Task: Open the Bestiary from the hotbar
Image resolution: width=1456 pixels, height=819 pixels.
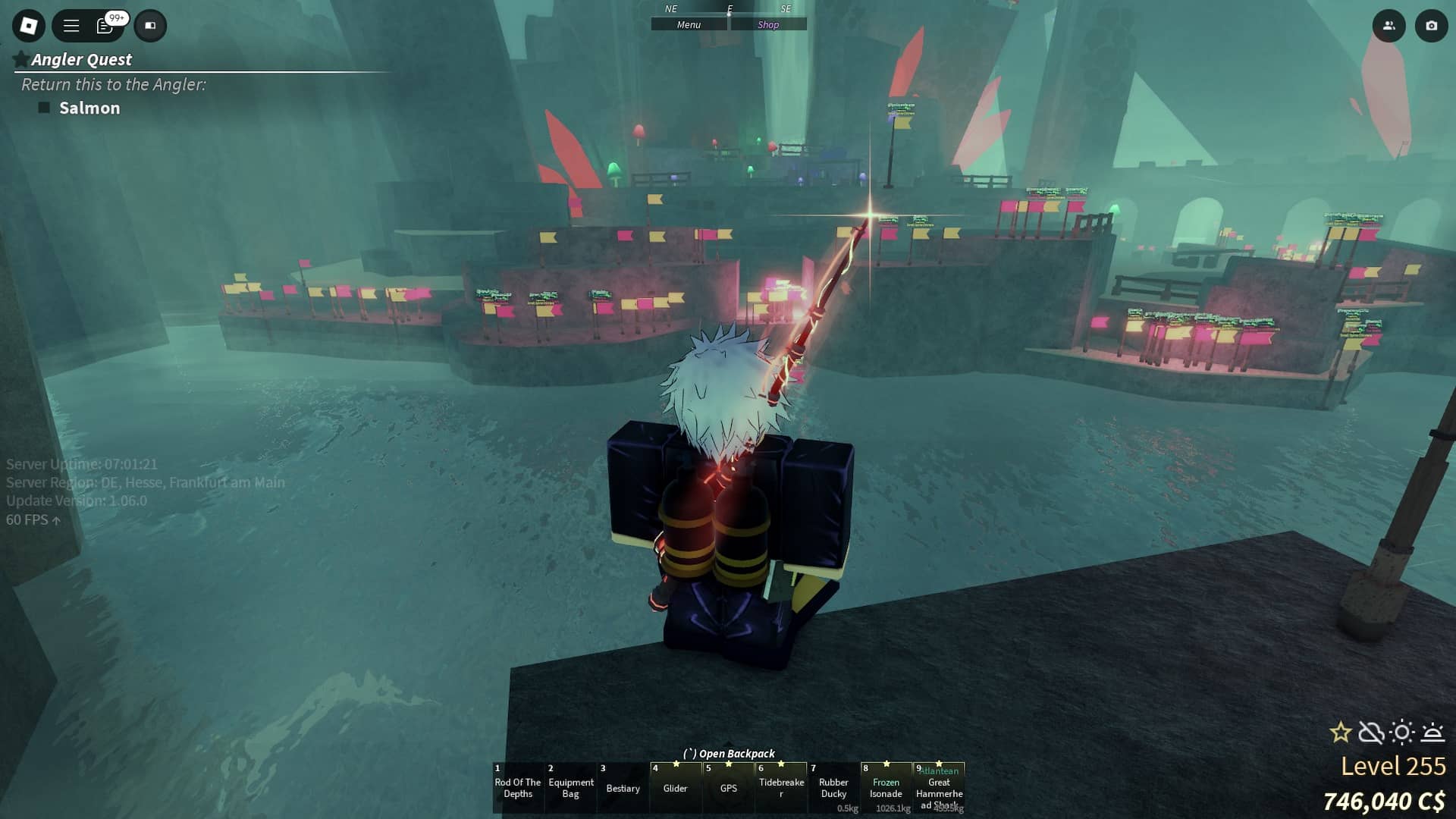Action: pos(623,788)
